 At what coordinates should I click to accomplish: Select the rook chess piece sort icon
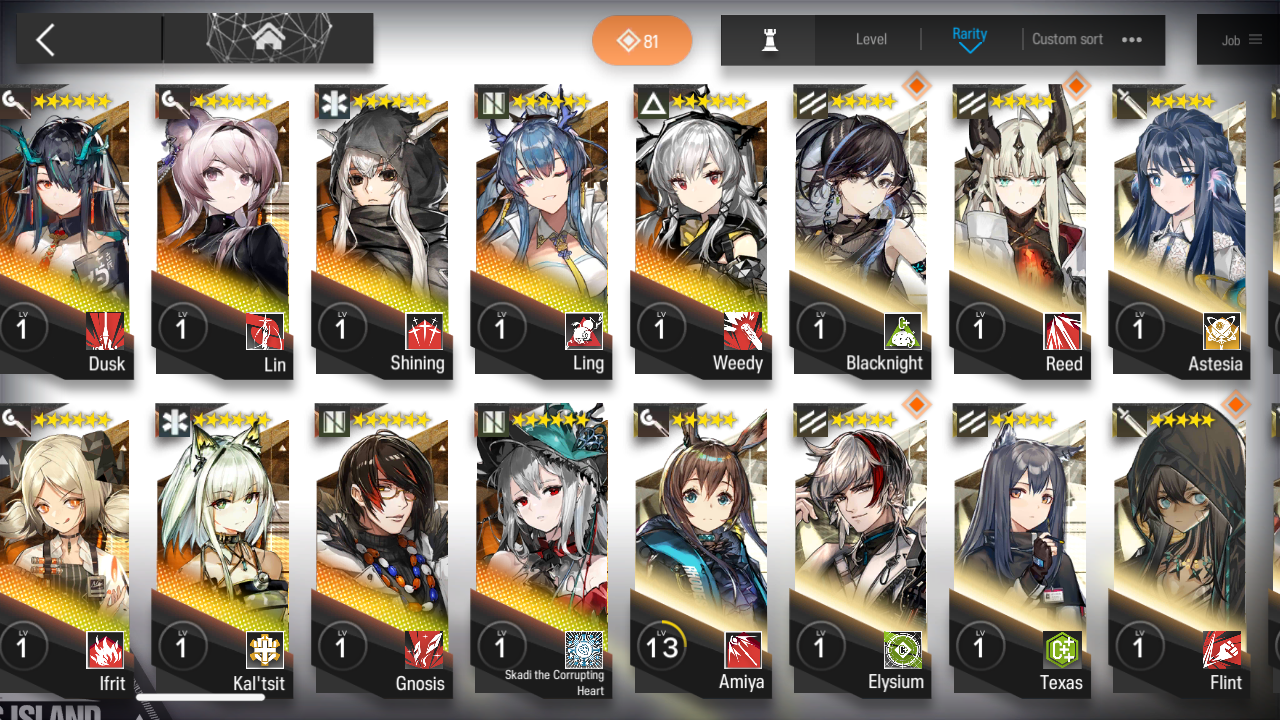pyautogui.click(x=767, y=39)
